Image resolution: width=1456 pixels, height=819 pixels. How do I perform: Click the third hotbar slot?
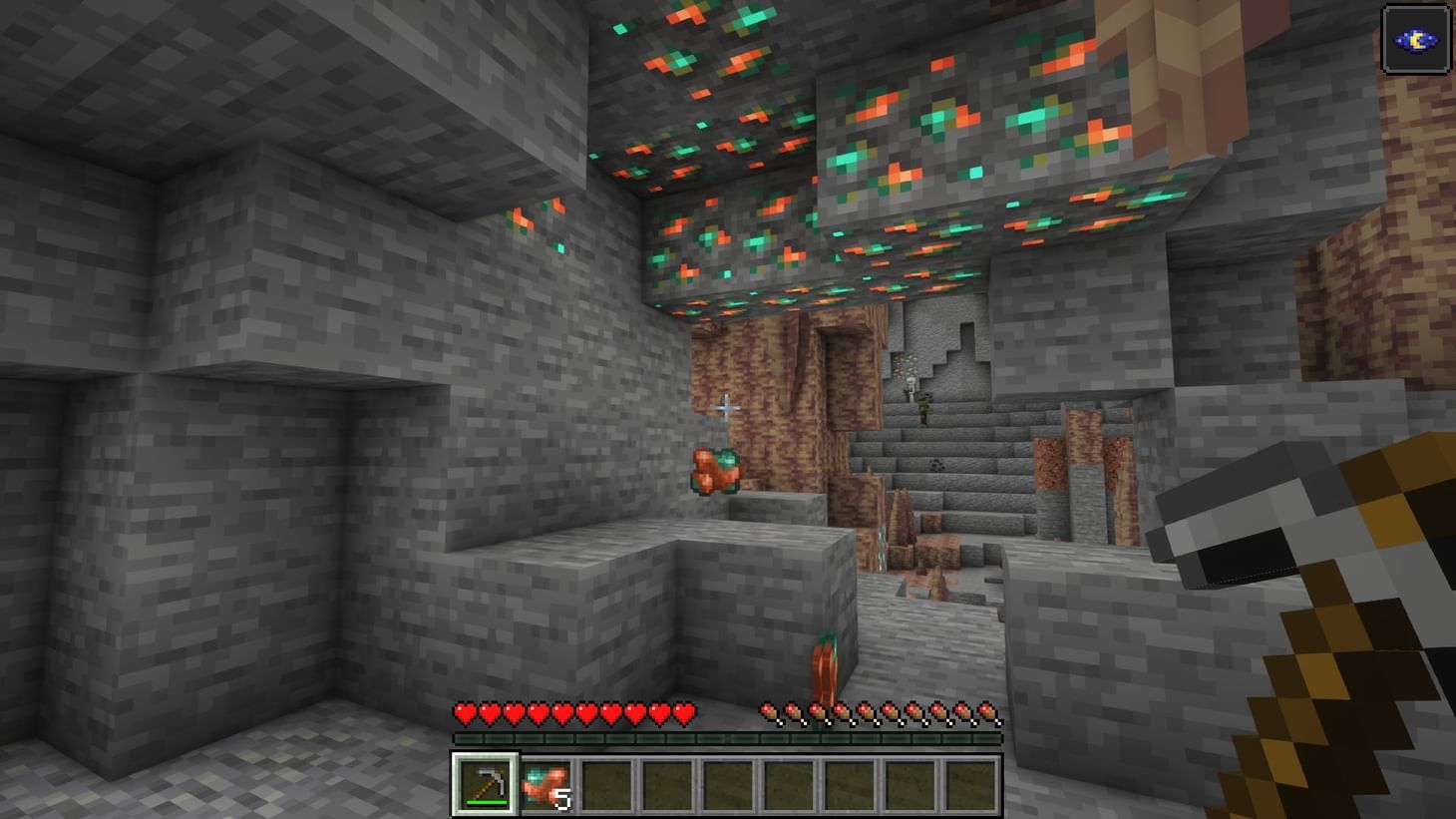tap(604, 785)
